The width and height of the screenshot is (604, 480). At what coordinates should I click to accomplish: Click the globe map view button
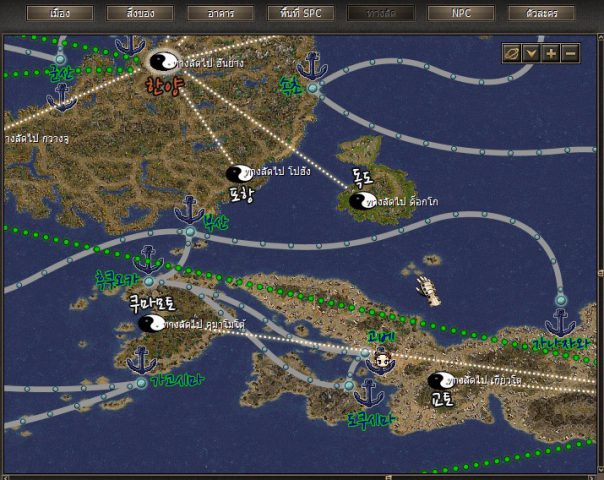512,53
